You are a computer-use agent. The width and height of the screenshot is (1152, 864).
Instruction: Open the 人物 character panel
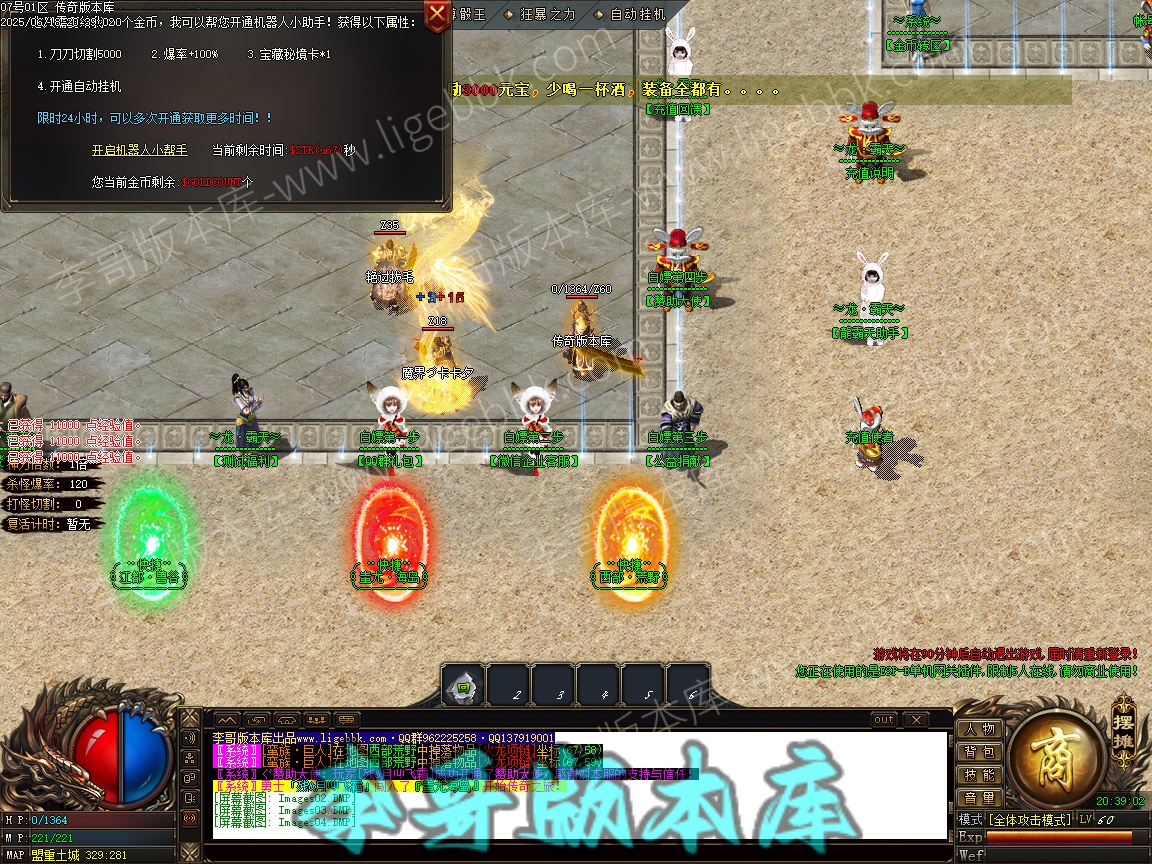tap(979, 729)
